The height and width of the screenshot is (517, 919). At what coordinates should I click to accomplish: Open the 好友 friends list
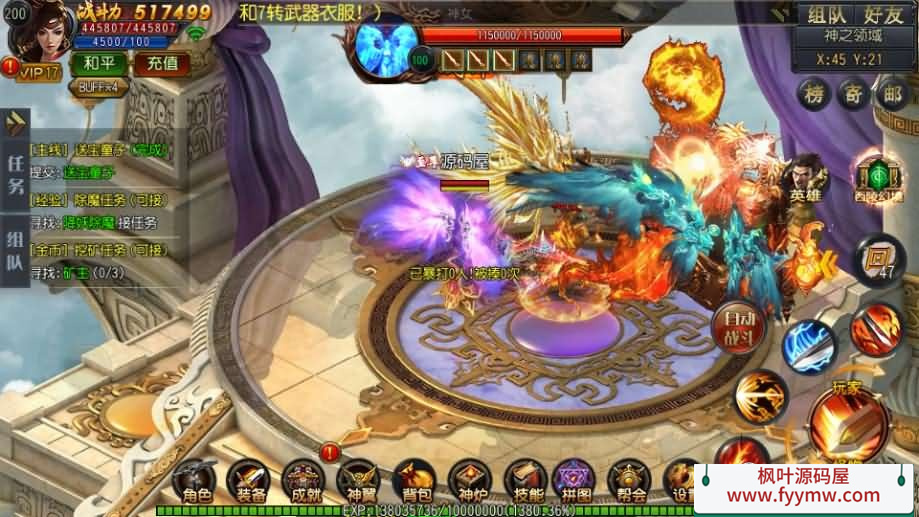coord(883,14)
